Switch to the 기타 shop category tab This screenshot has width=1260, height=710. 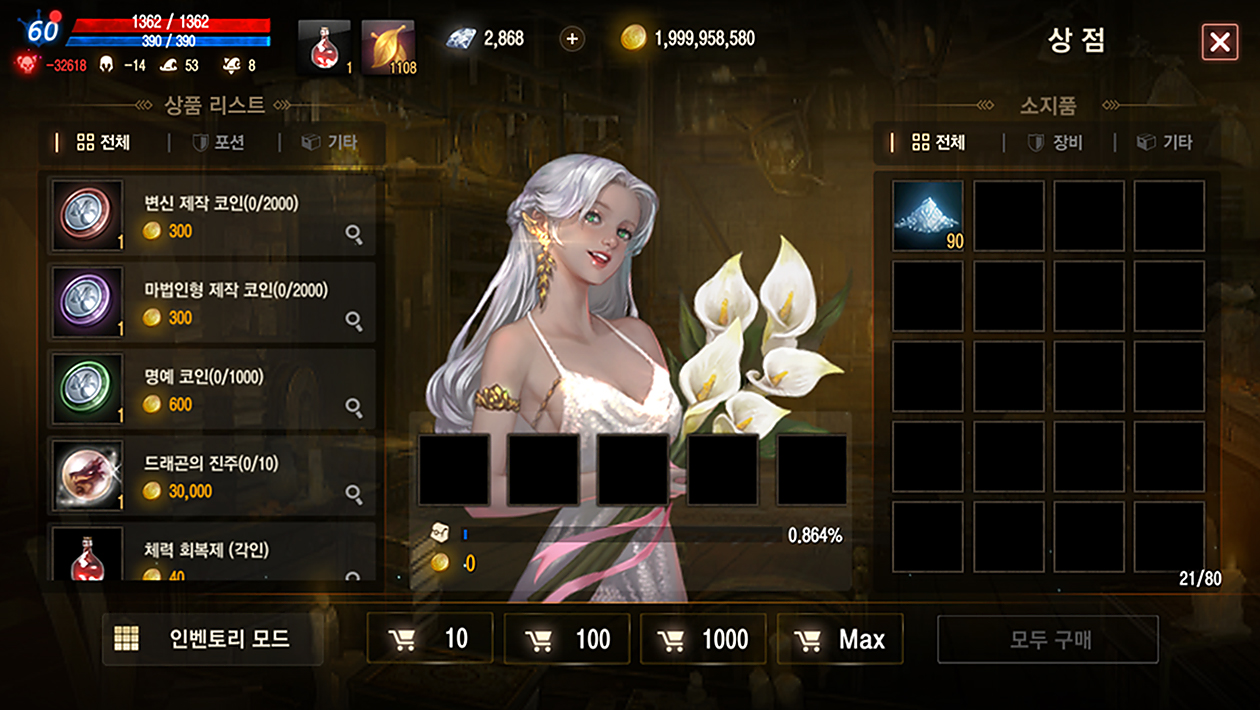pos(330,143)
